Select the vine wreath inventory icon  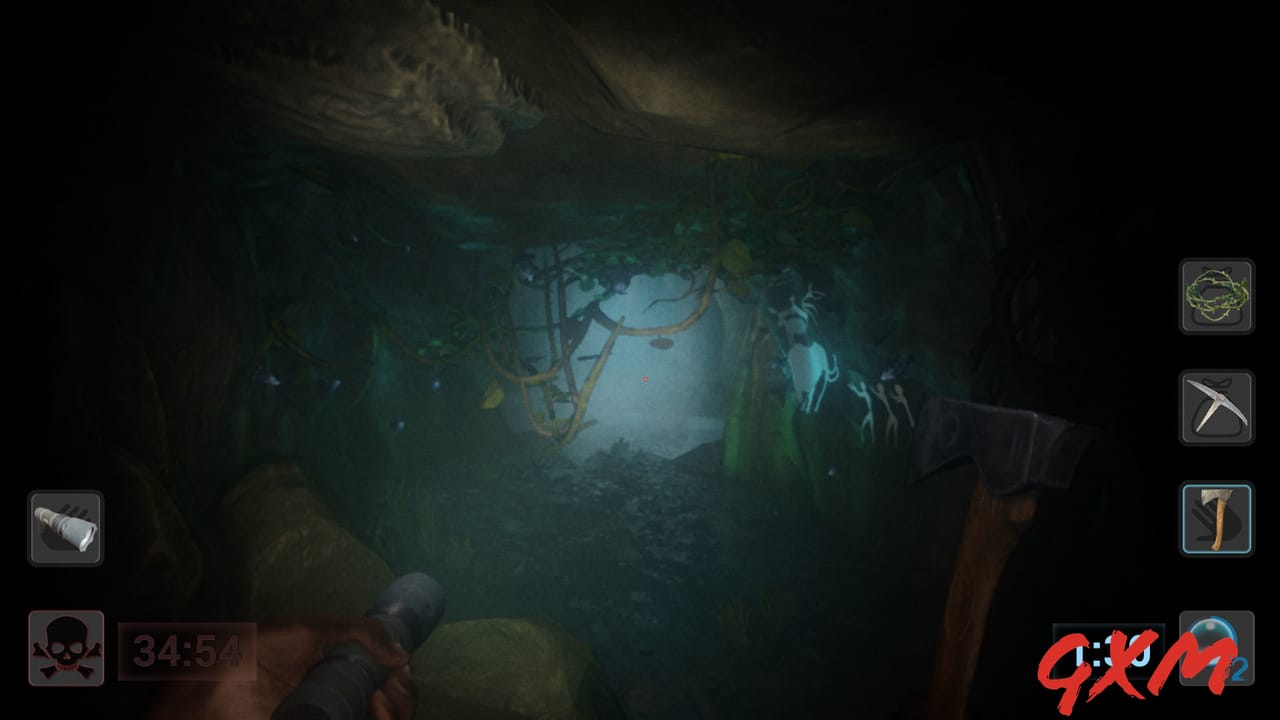[1216, 299]
